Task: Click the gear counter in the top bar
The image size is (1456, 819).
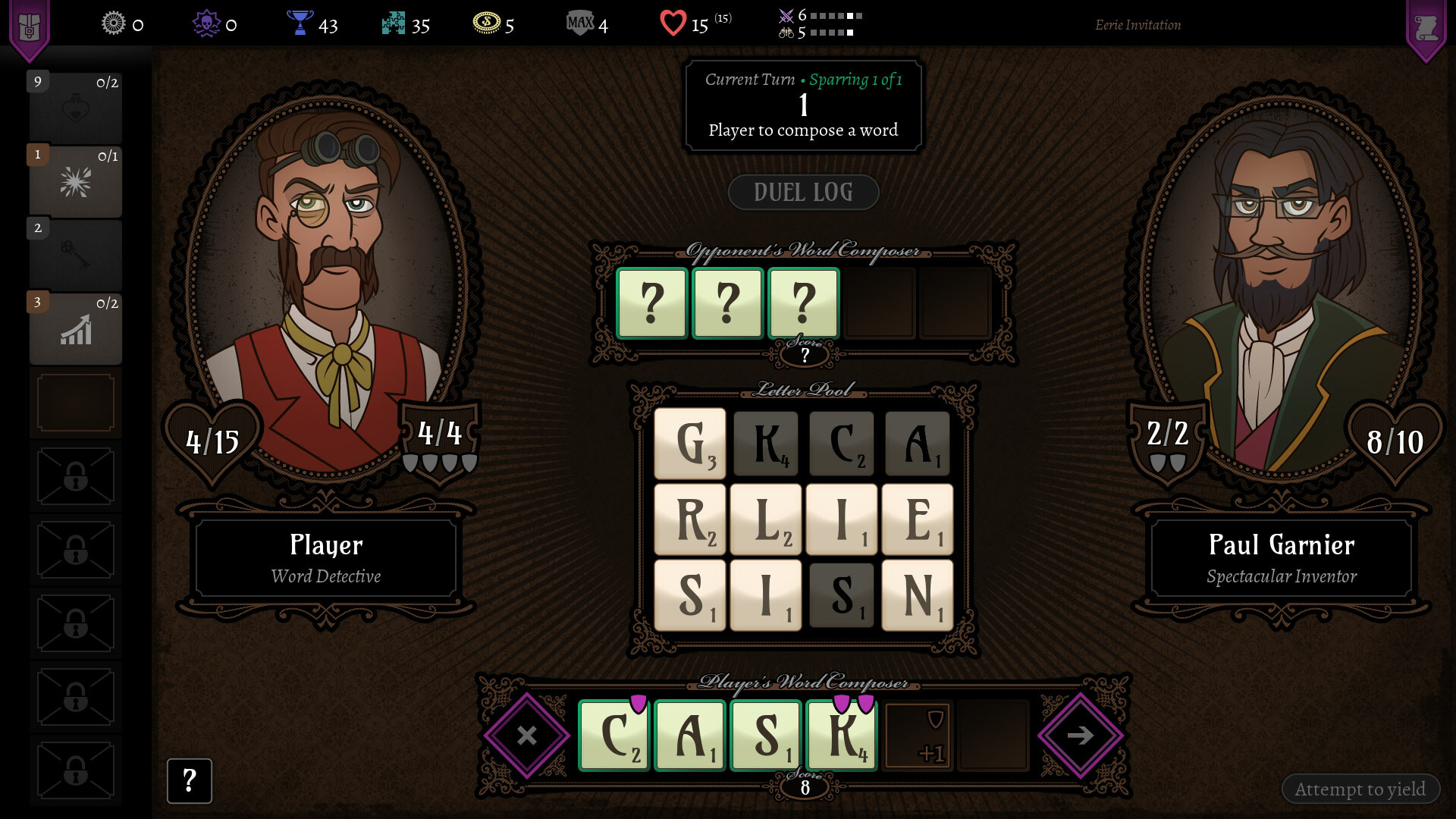Action: point(112,24)
